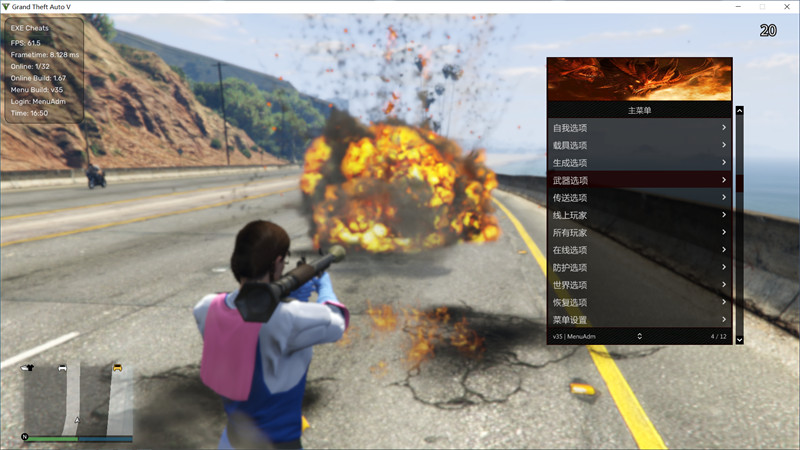Close the Grand Theft Auto V window
Image resolution: width=800 pixels, height=450 pixels.
785,6
